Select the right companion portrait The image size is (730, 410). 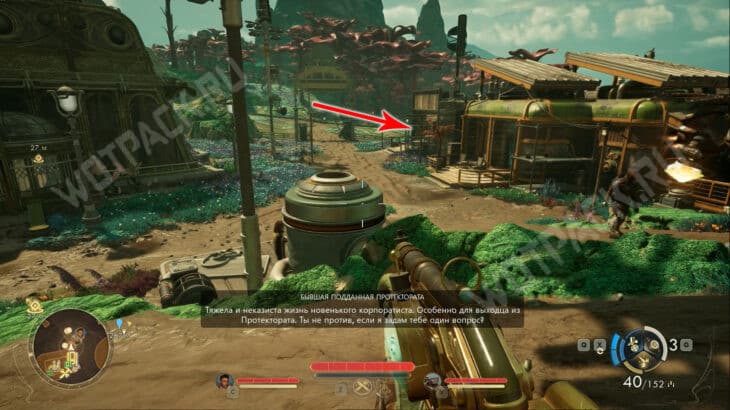[x=432, y=381]
